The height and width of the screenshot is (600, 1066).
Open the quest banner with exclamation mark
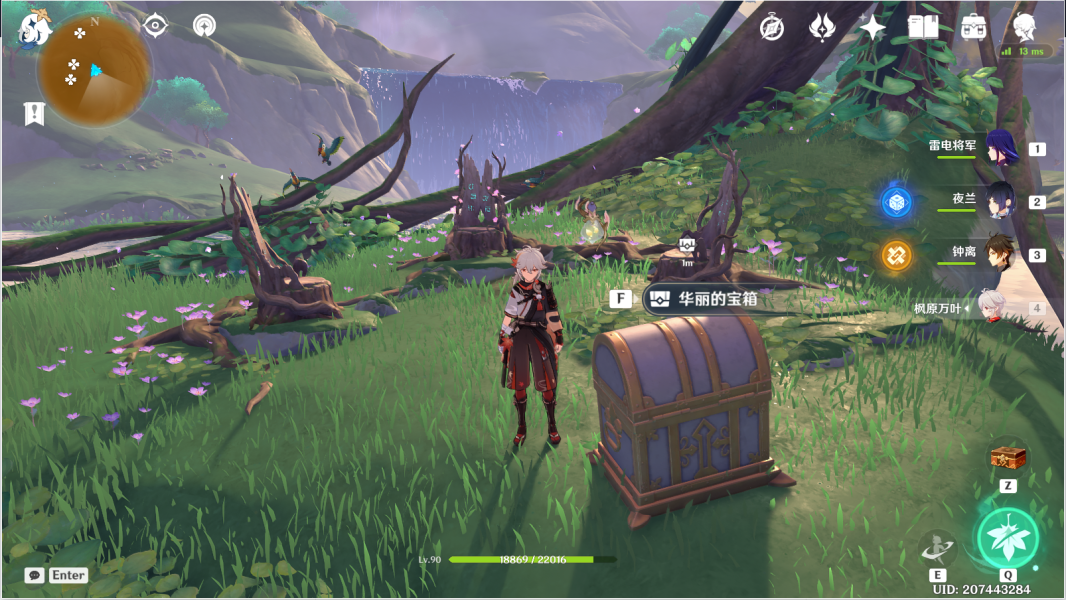(34, 113)
